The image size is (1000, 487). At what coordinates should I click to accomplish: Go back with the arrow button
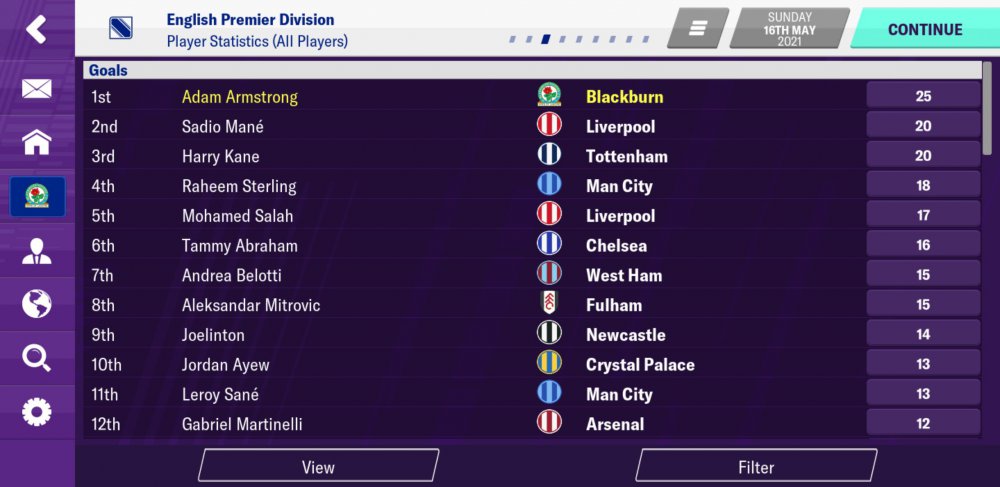(x=36, y=29)
